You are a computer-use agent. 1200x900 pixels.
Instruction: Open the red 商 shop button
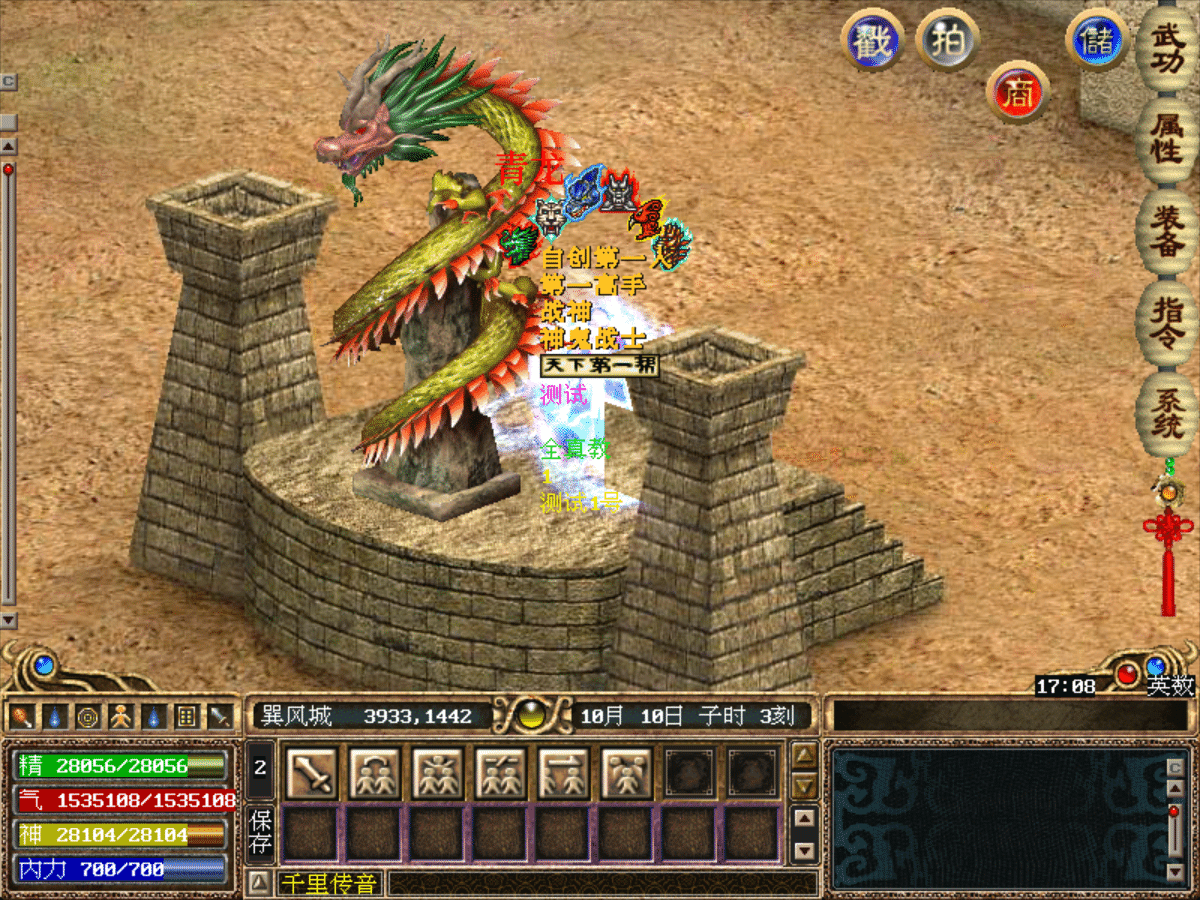(x=1017, y=93)
